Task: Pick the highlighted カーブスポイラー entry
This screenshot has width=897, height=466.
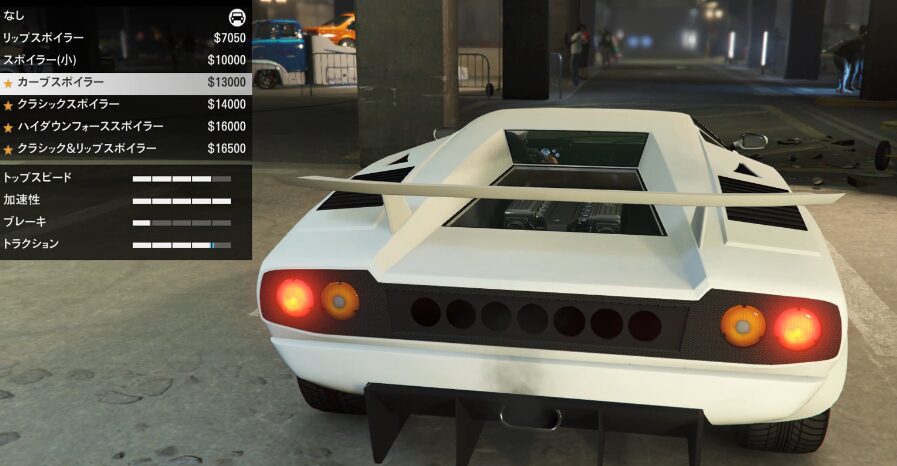Action: pyautogui.click(x=125, y=82)
